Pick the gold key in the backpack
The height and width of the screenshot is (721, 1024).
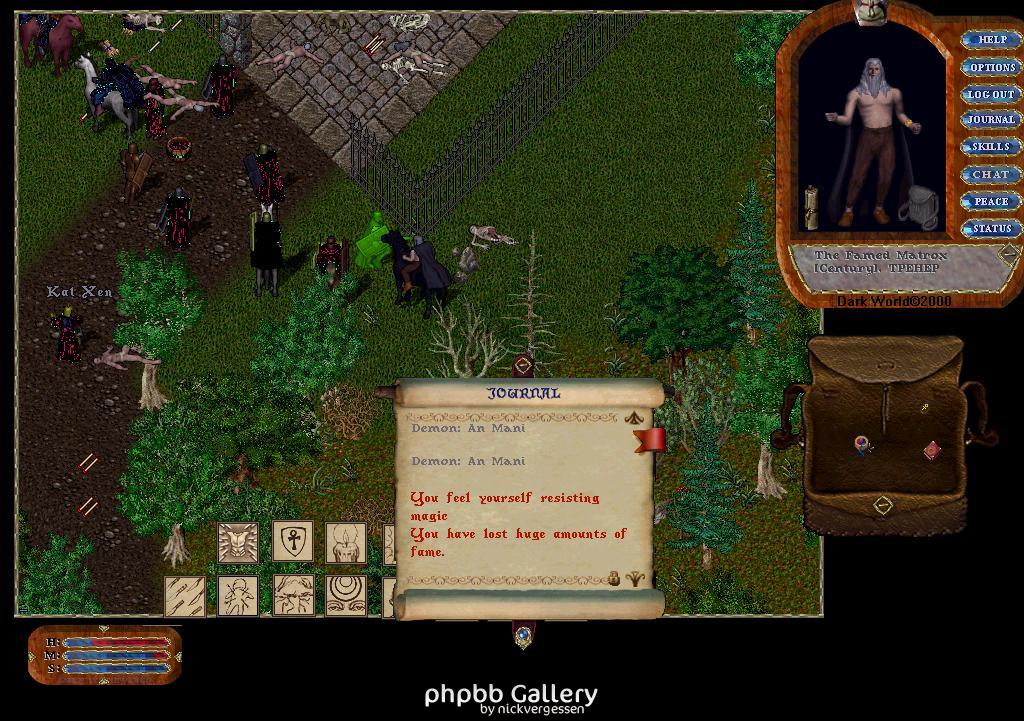point(925,408)
